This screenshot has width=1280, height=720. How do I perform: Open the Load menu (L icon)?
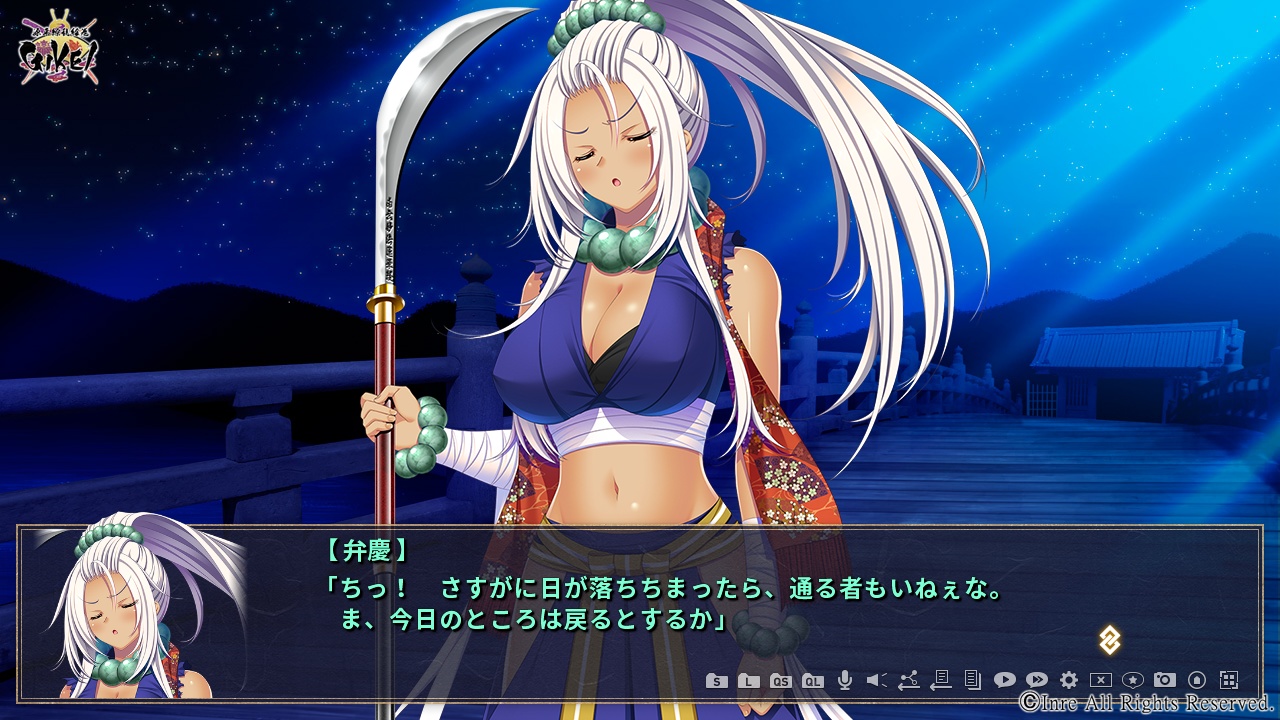pos(748,681)
